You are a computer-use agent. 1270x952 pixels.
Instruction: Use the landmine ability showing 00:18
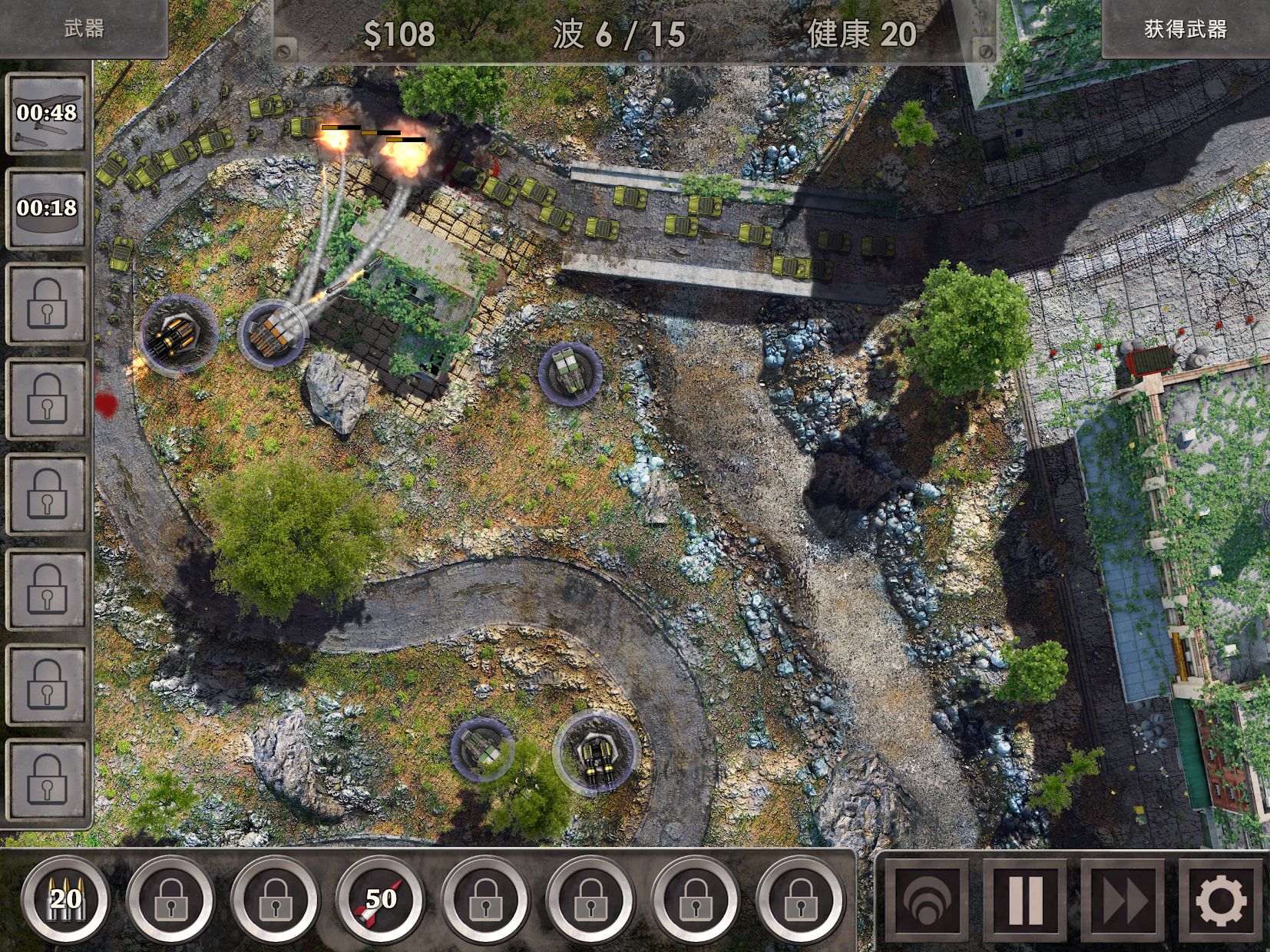point(48,207)
